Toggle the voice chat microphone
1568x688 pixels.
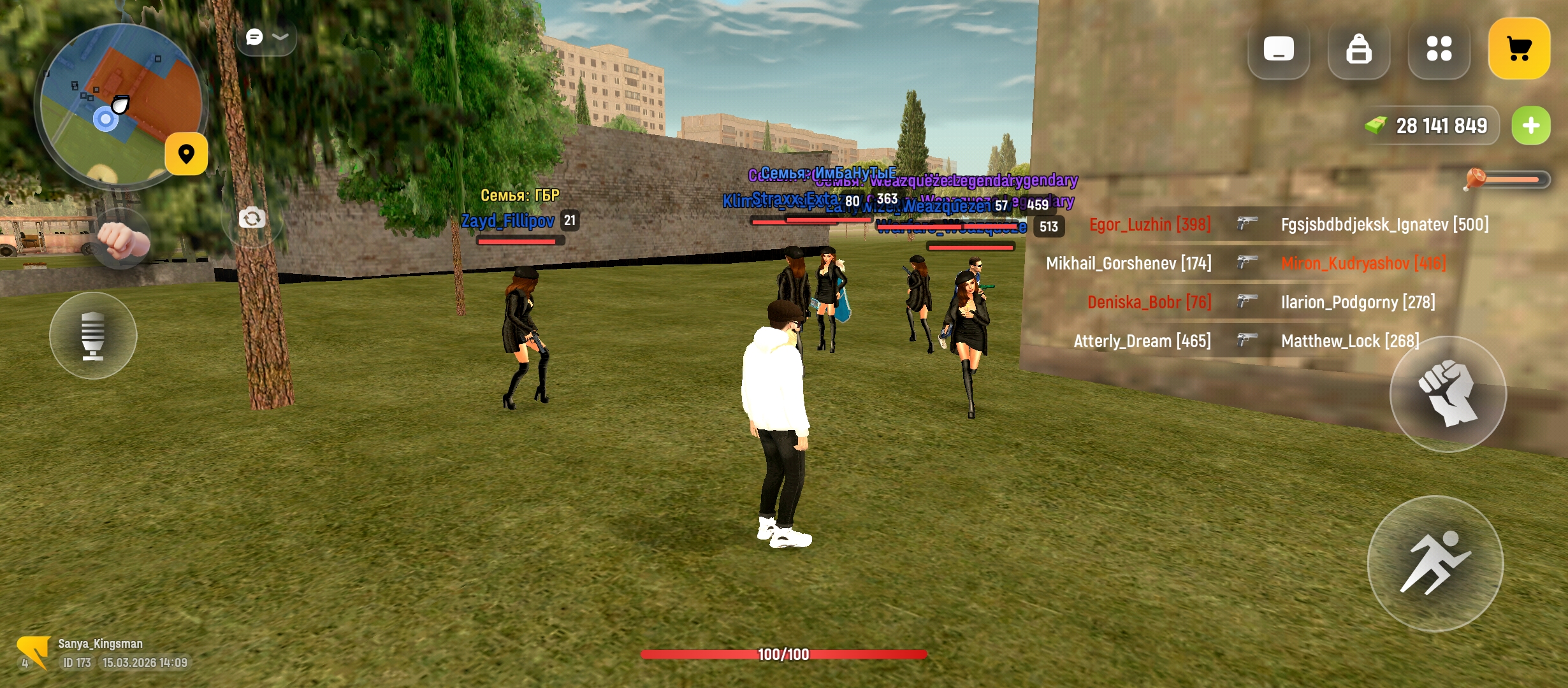click(x=93, y=336)
